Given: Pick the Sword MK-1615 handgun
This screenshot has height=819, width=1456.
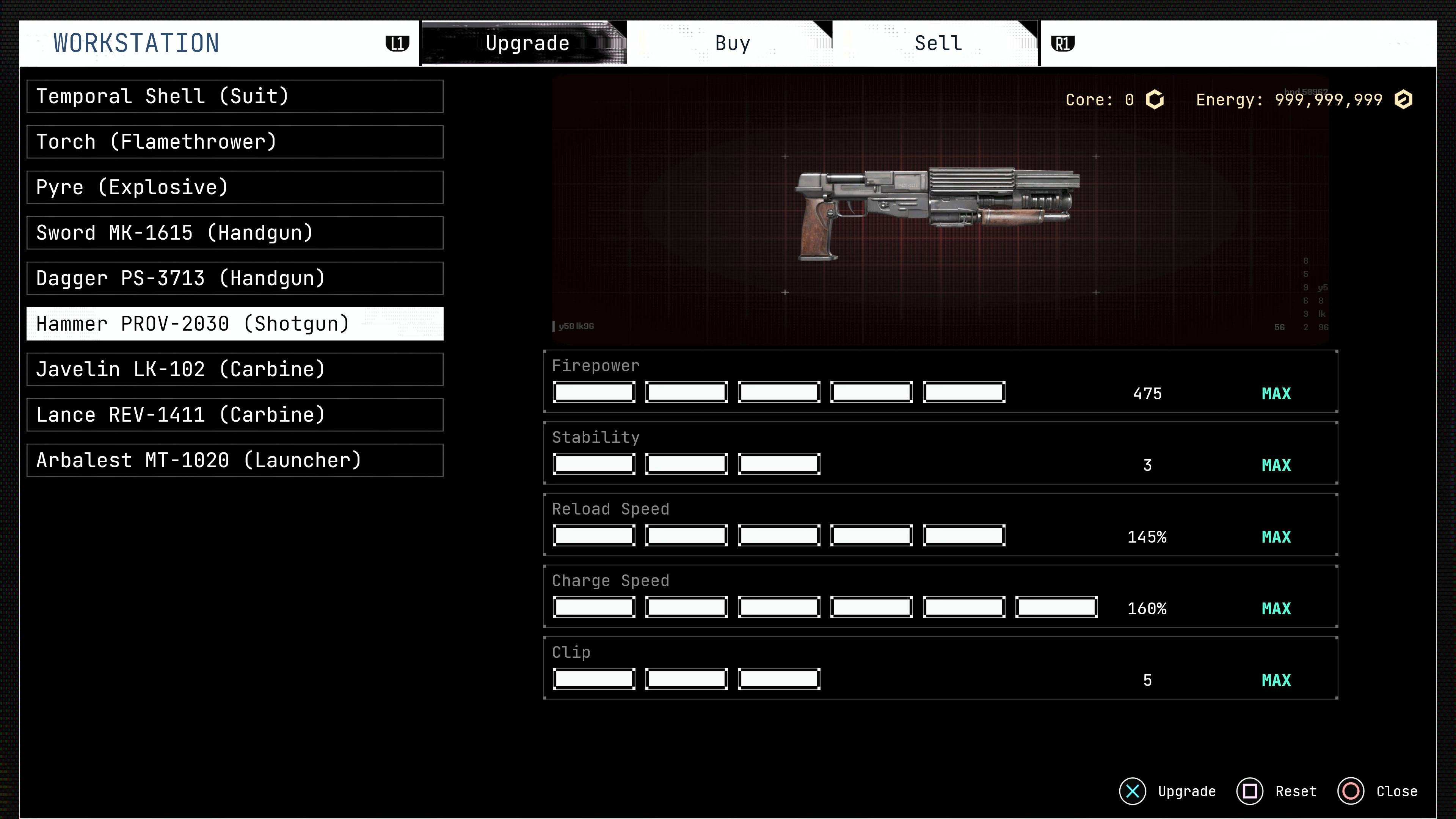Looking at the screenshot, I should point(235,233).
